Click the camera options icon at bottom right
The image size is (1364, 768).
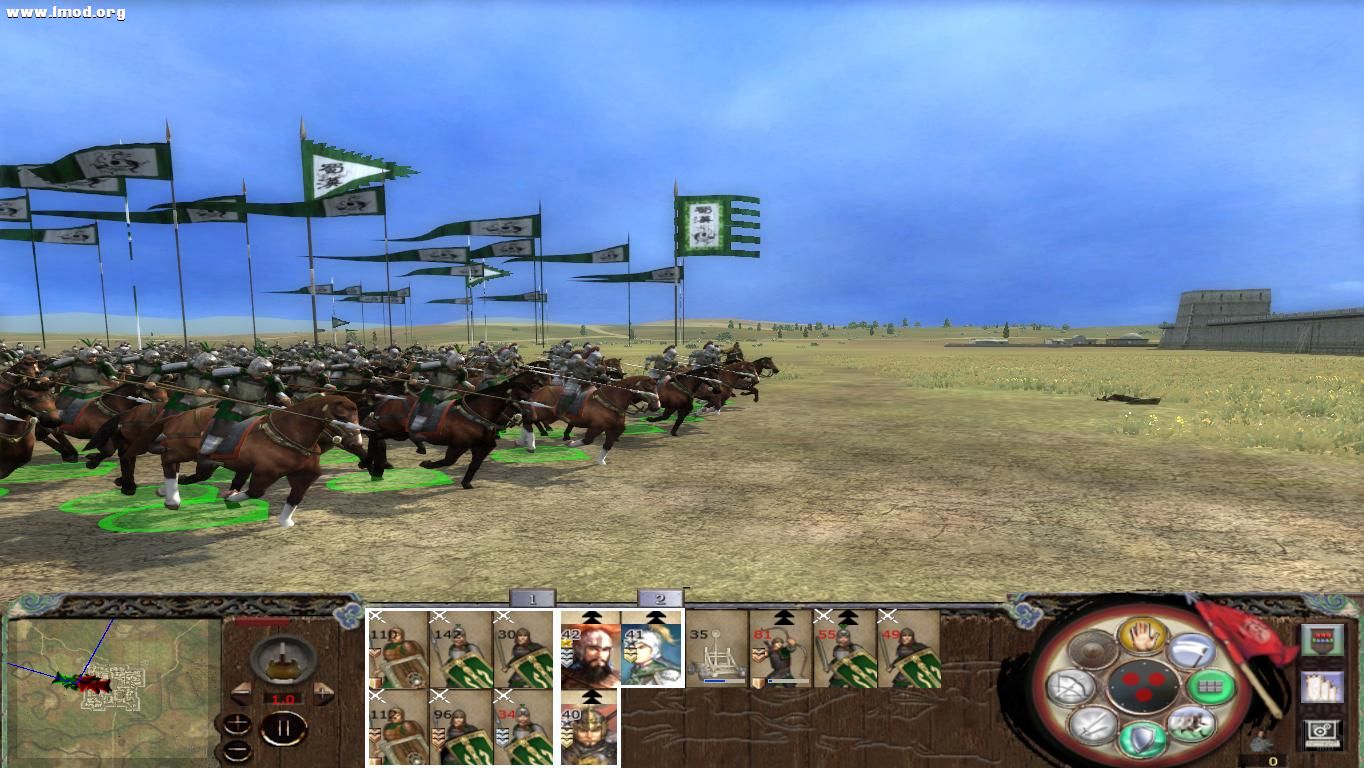tap(1320, 734)
